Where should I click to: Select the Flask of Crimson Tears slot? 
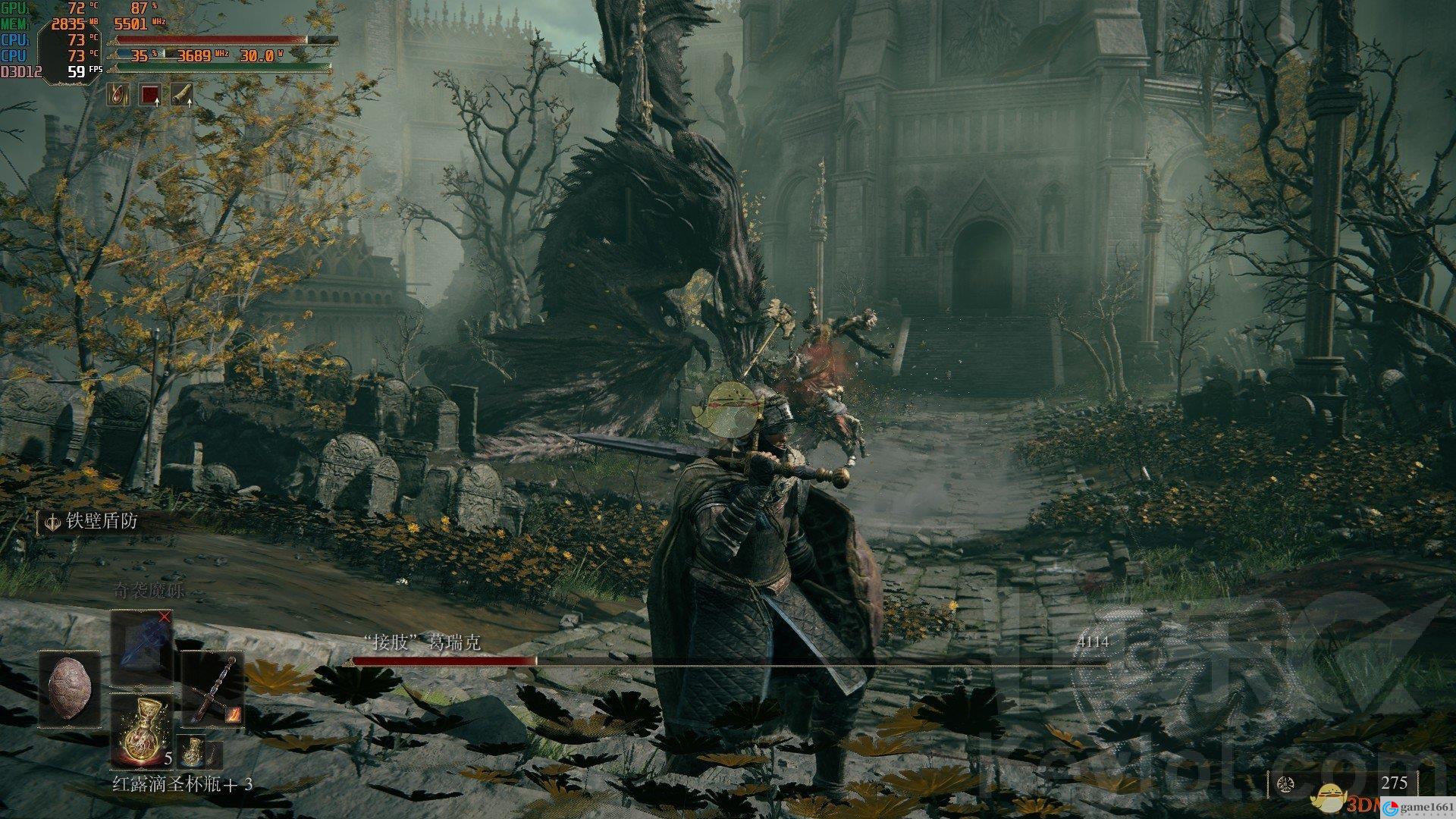142,729
